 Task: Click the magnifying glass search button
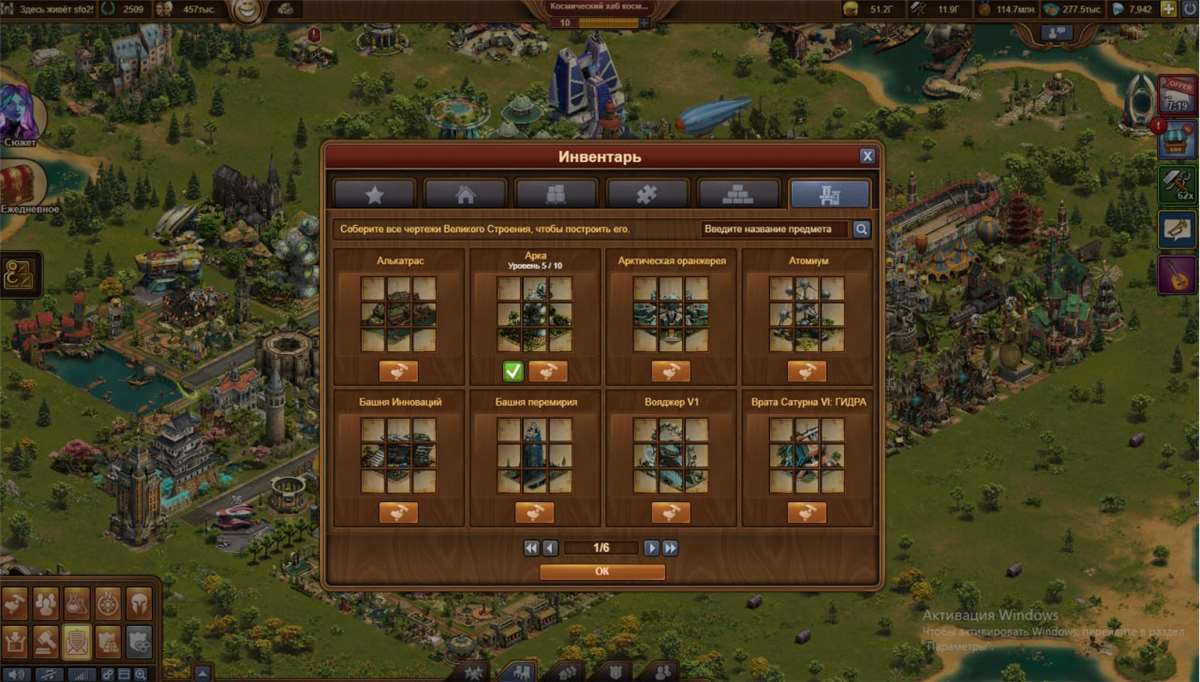pos(861,229)
